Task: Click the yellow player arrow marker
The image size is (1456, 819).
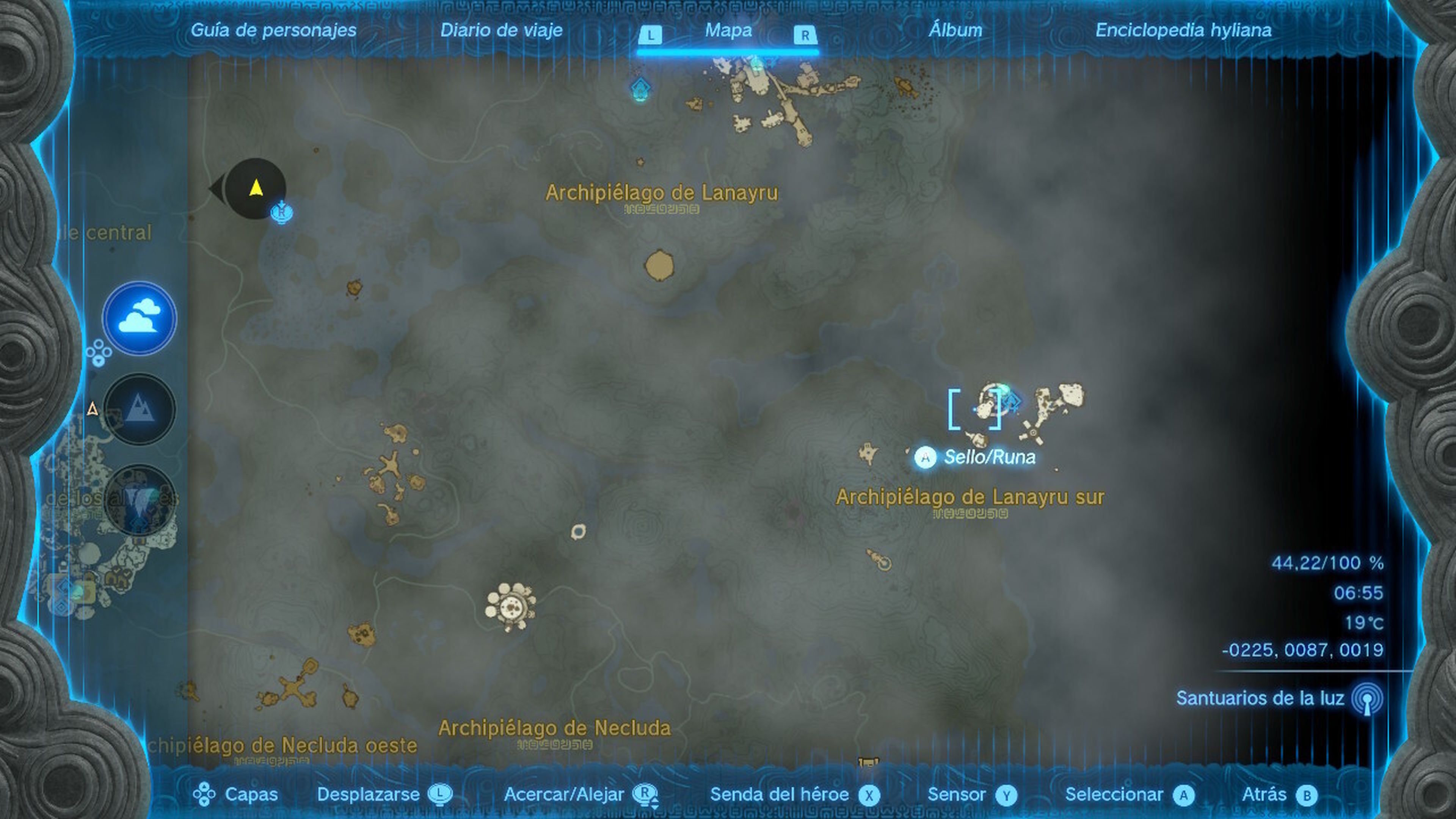Action: pos(256,187)
